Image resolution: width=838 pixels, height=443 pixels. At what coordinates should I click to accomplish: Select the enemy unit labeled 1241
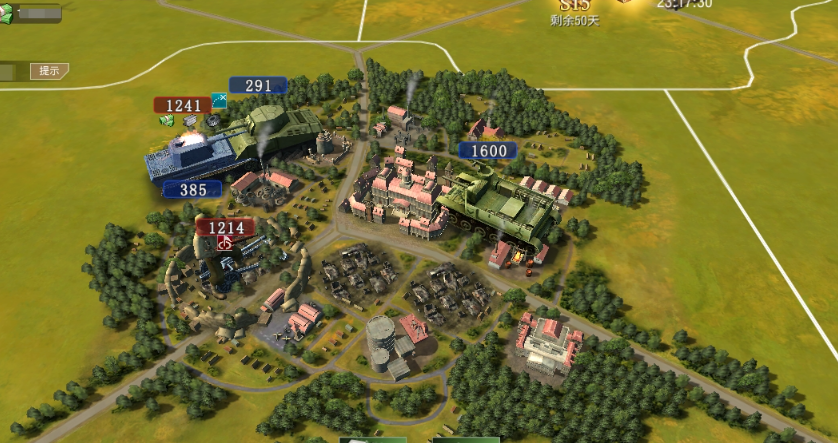pyautogui.click(x=182, y=105)
